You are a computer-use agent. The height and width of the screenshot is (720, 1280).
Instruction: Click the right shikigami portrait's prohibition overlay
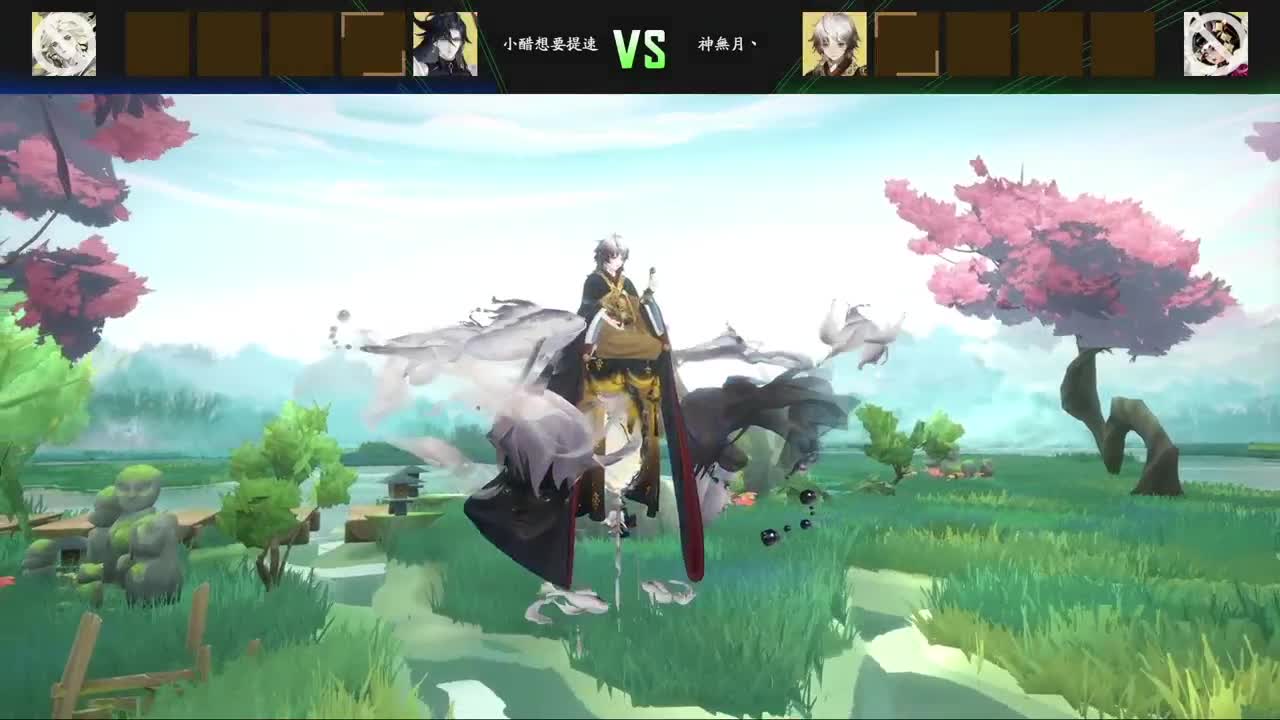click(x=1213, y=43)
